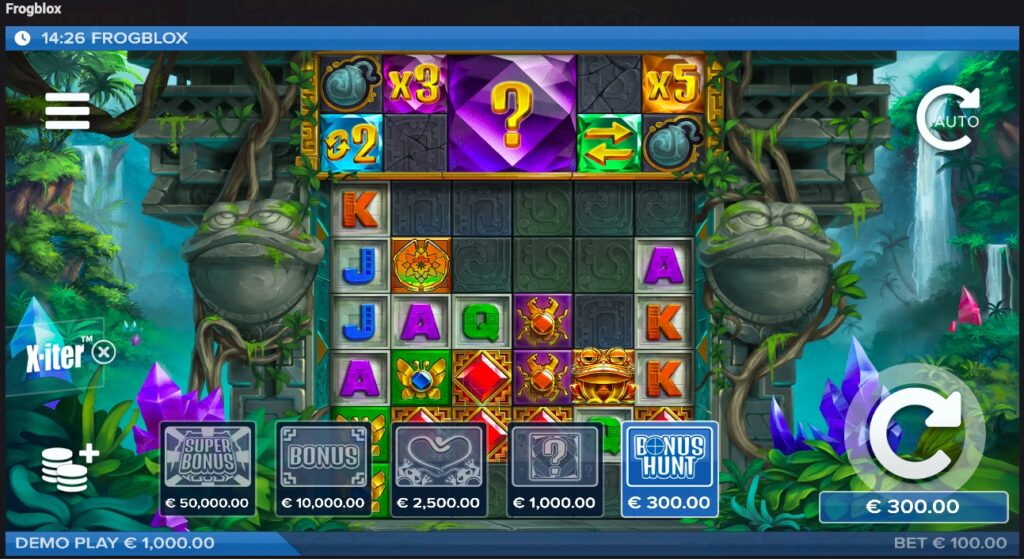Screen dimensions: 1024x559
Task: Activate the AUTO spin button
Action: click(x=947, y=119)
